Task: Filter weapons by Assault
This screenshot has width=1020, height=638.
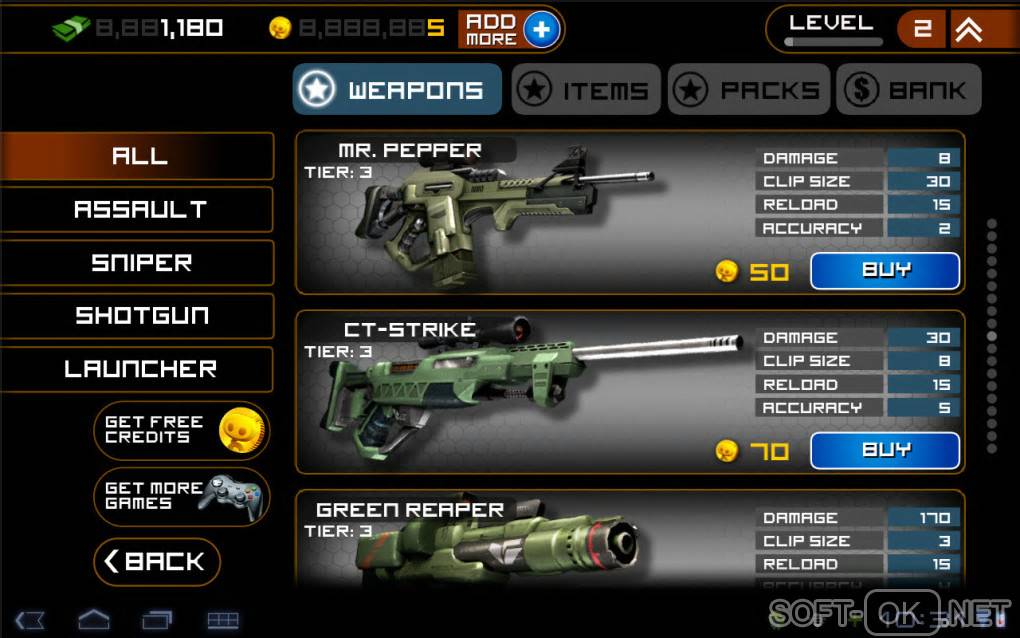Action: click(x=138, y=210)
